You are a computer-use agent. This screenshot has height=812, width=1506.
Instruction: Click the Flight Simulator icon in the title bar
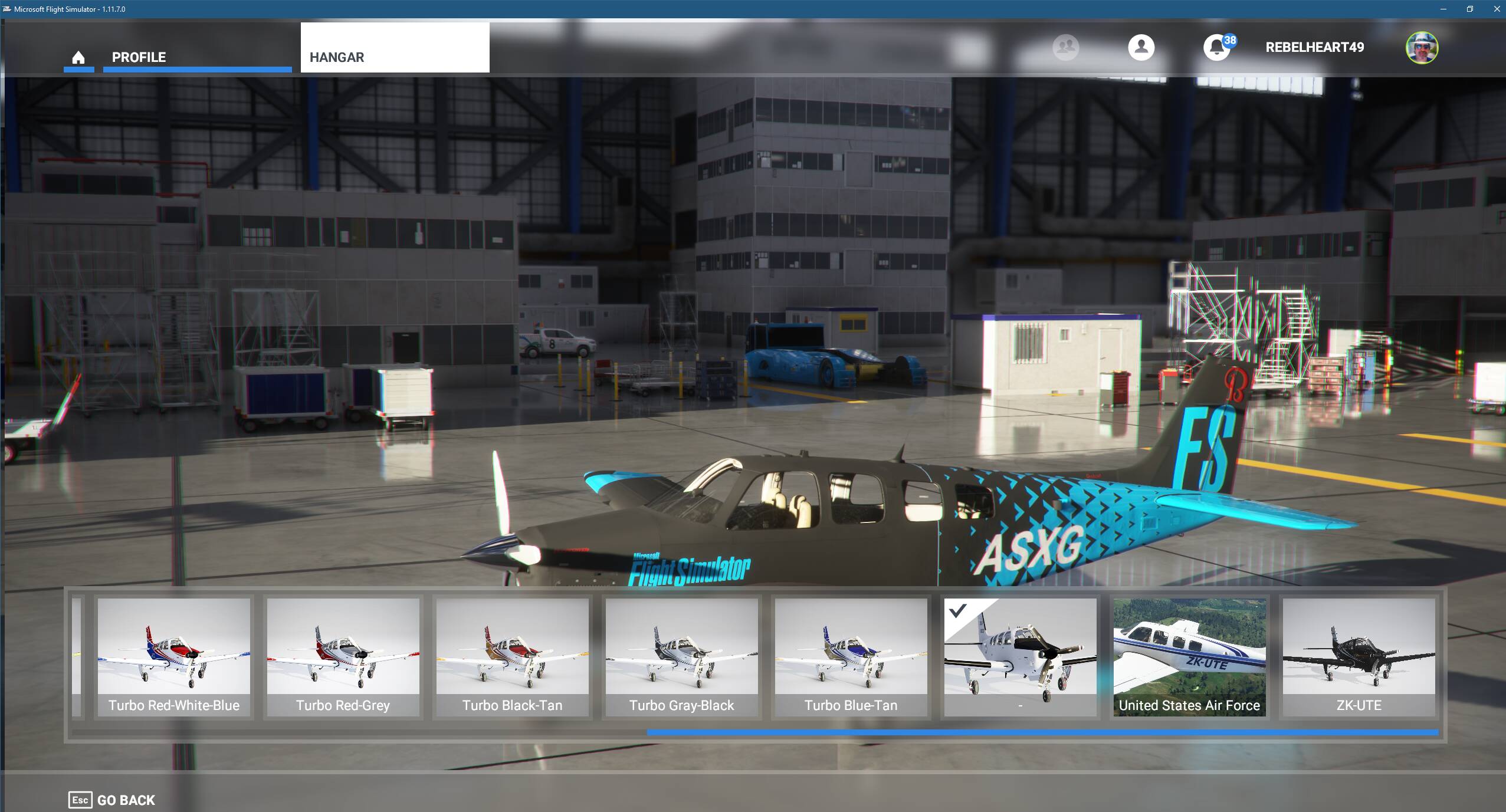6,9
